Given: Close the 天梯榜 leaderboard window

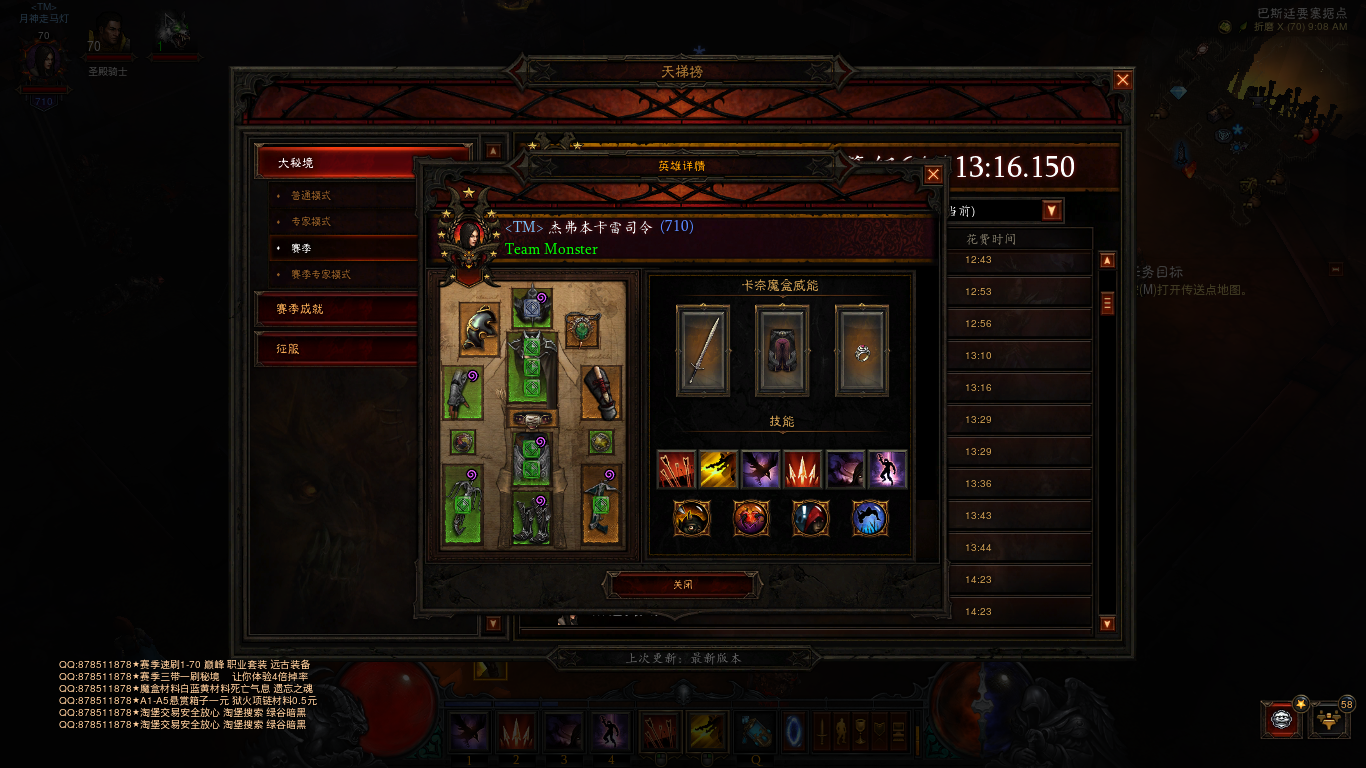Looking at the screenshot, I should coord(1123,80).
